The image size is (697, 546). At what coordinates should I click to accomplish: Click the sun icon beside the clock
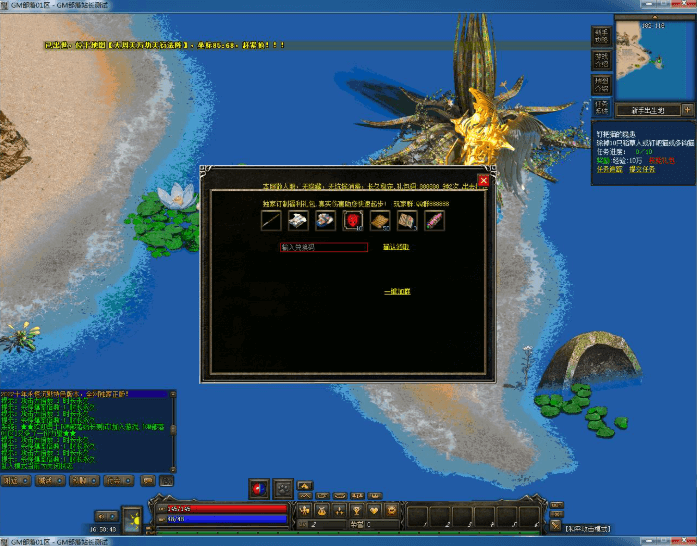[x=133, y=518]
